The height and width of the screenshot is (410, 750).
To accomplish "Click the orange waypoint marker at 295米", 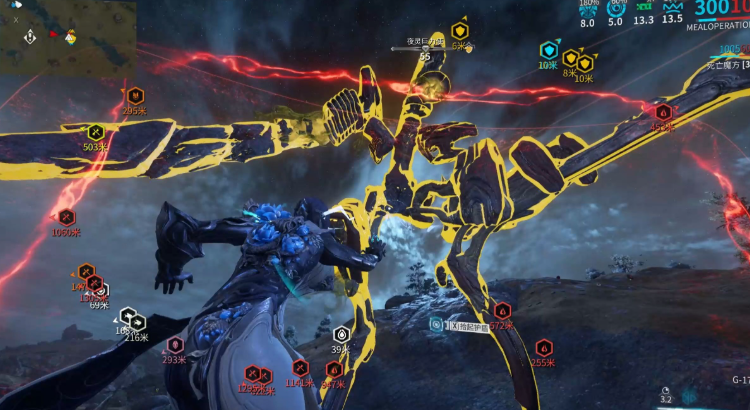I will tap(135, 96).
